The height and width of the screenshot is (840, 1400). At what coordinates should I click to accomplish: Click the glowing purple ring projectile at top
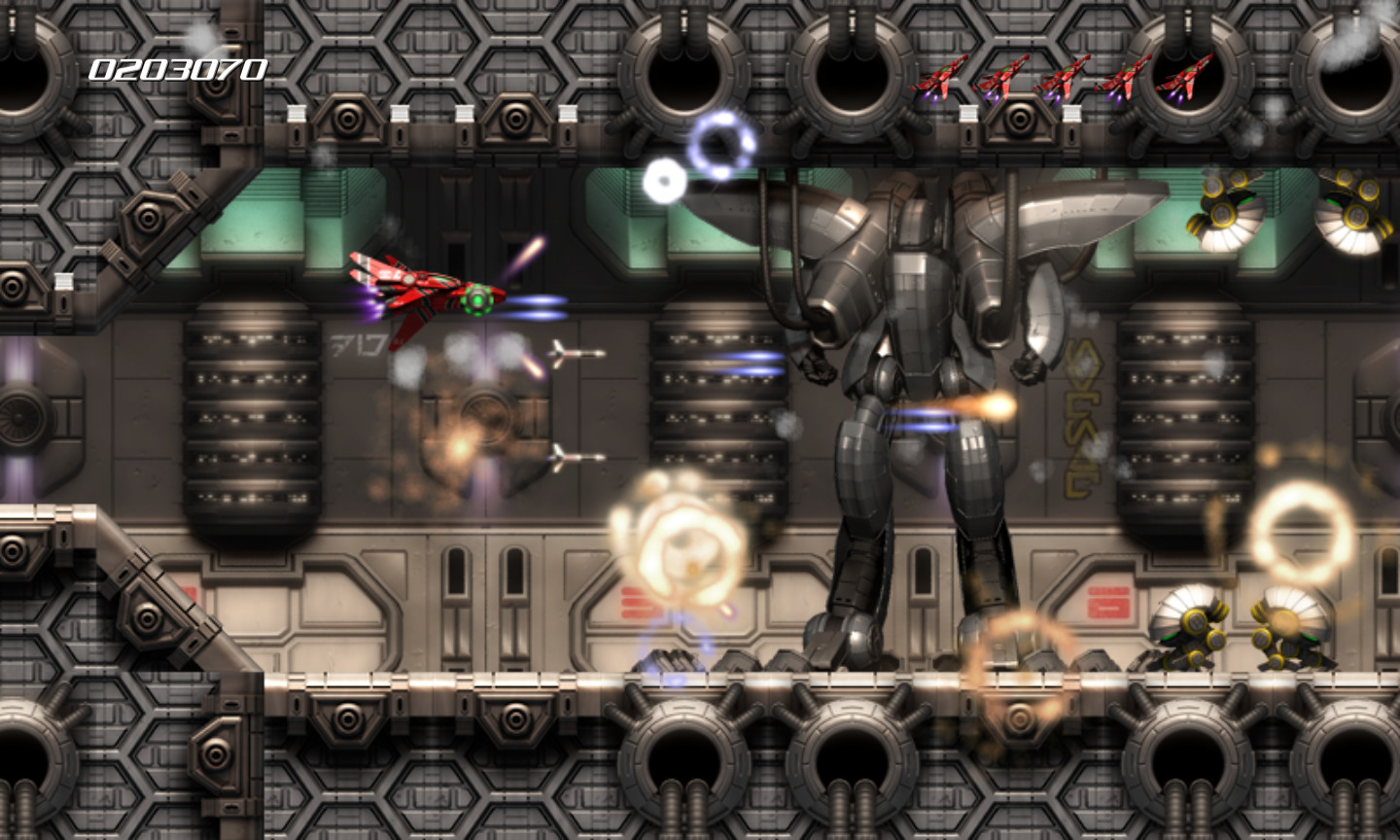719,141
